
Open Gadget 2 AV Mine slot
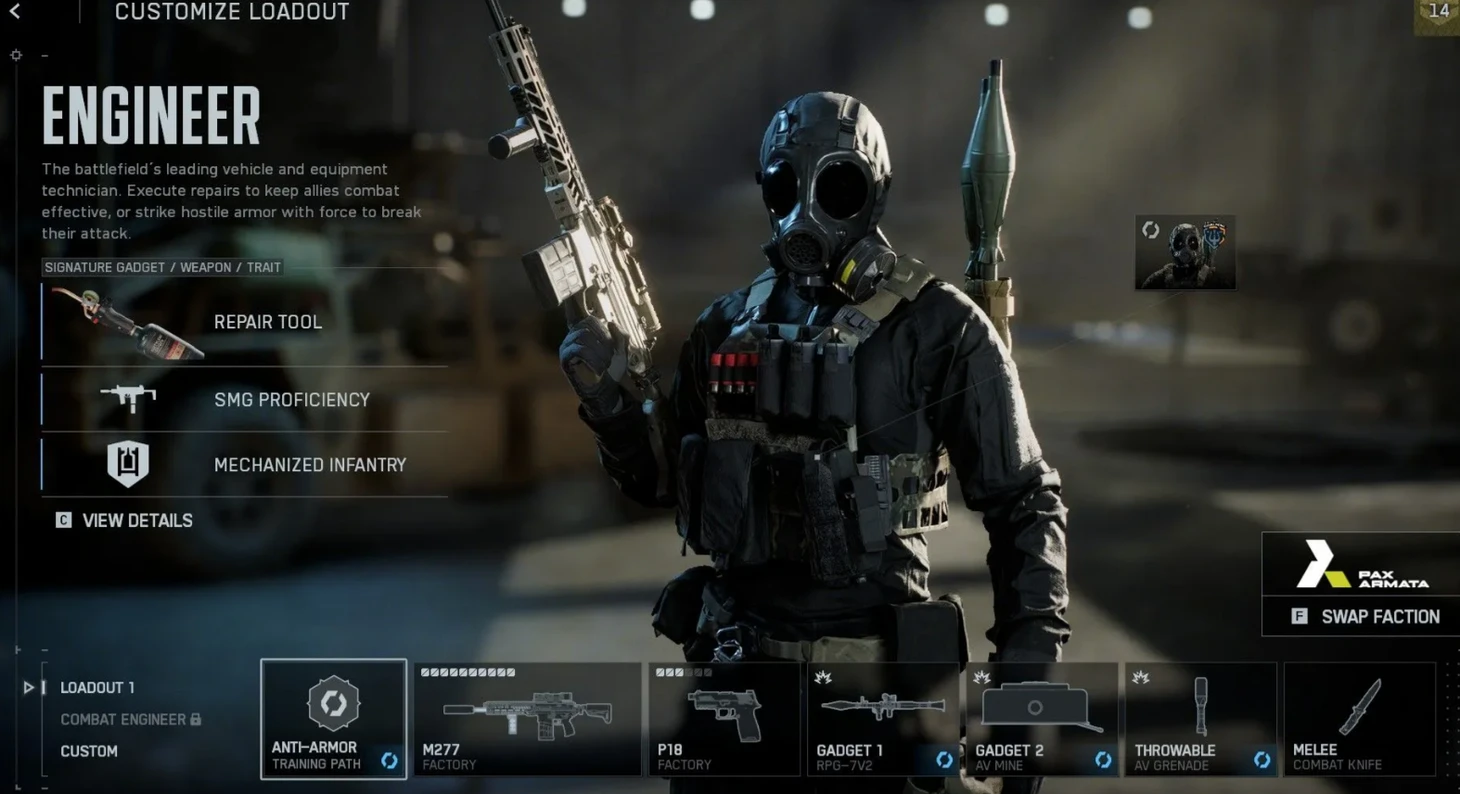pyautogui.click(x=1041, y=718)
